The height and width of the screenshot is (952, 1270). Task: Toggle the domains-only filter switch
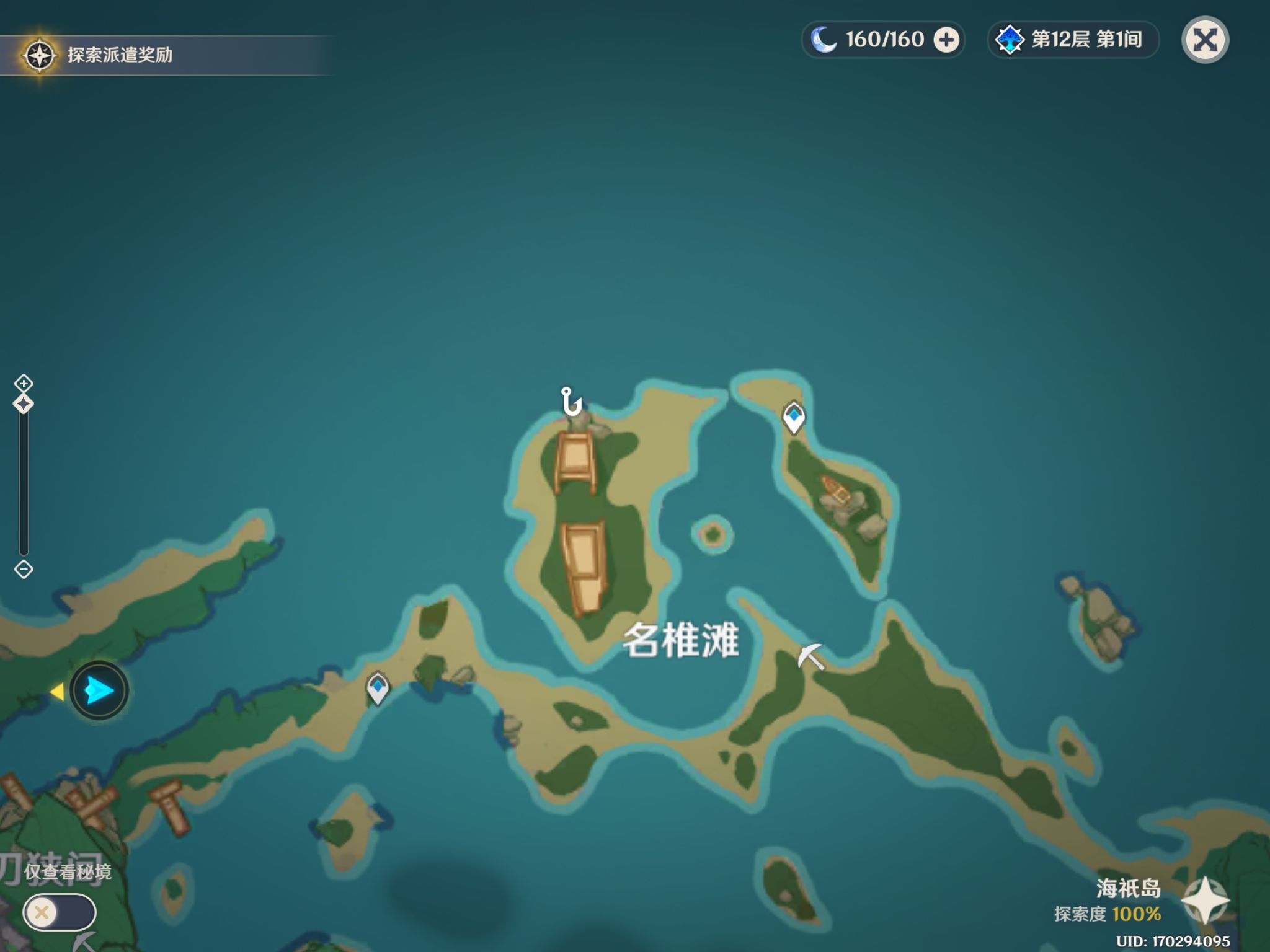coord(60,912)
